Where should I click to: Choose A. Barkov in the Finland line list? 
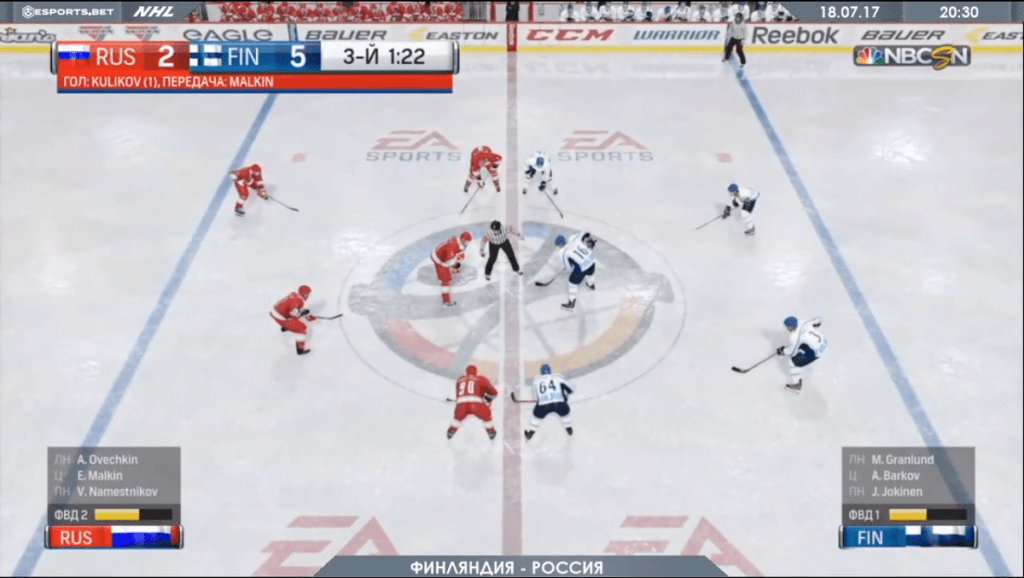tap(896, 476)
